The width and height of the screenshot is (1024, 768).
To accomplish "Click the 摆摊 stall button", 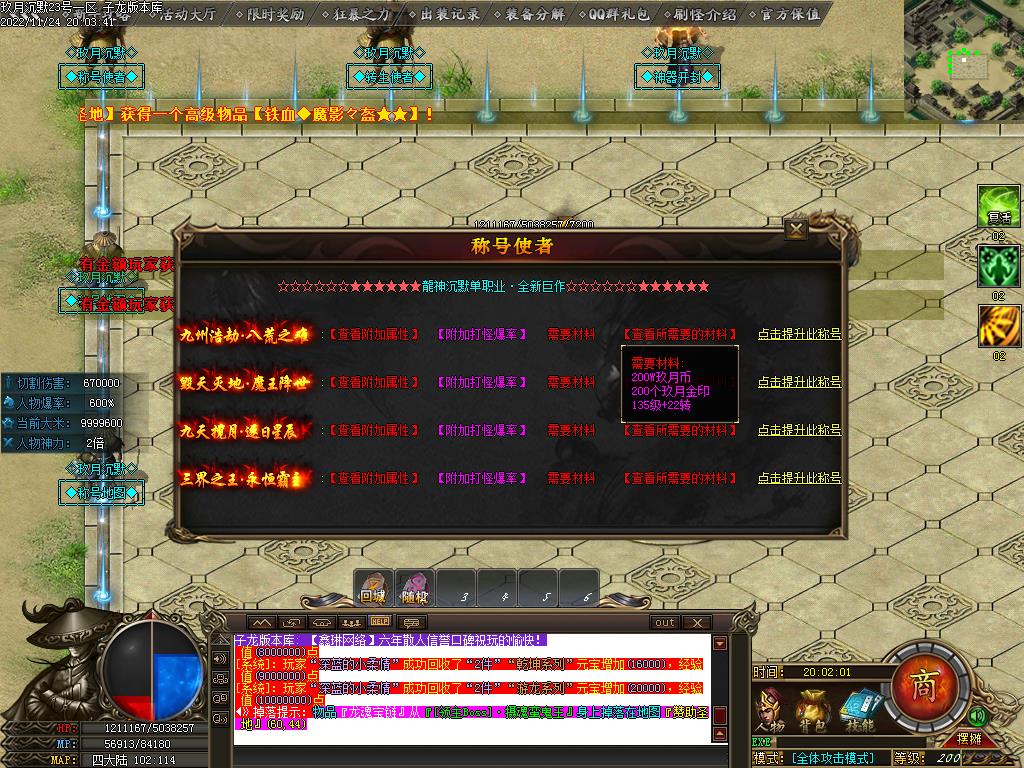I will [x=969, y=739].
